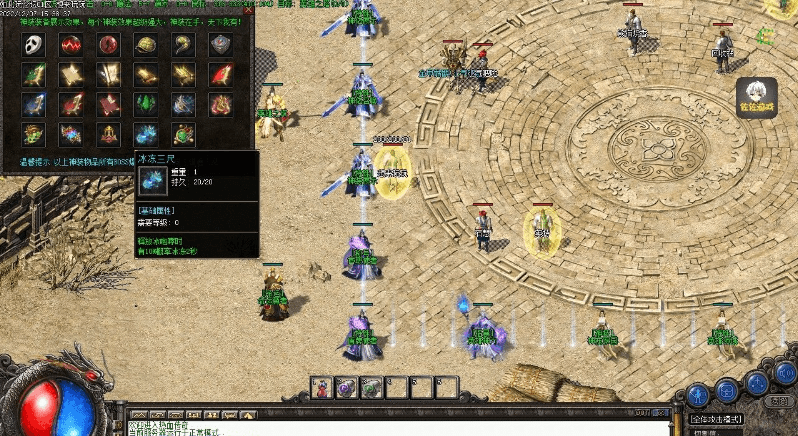
Task: Click the green swirl icon at top right
Action: 766,37
